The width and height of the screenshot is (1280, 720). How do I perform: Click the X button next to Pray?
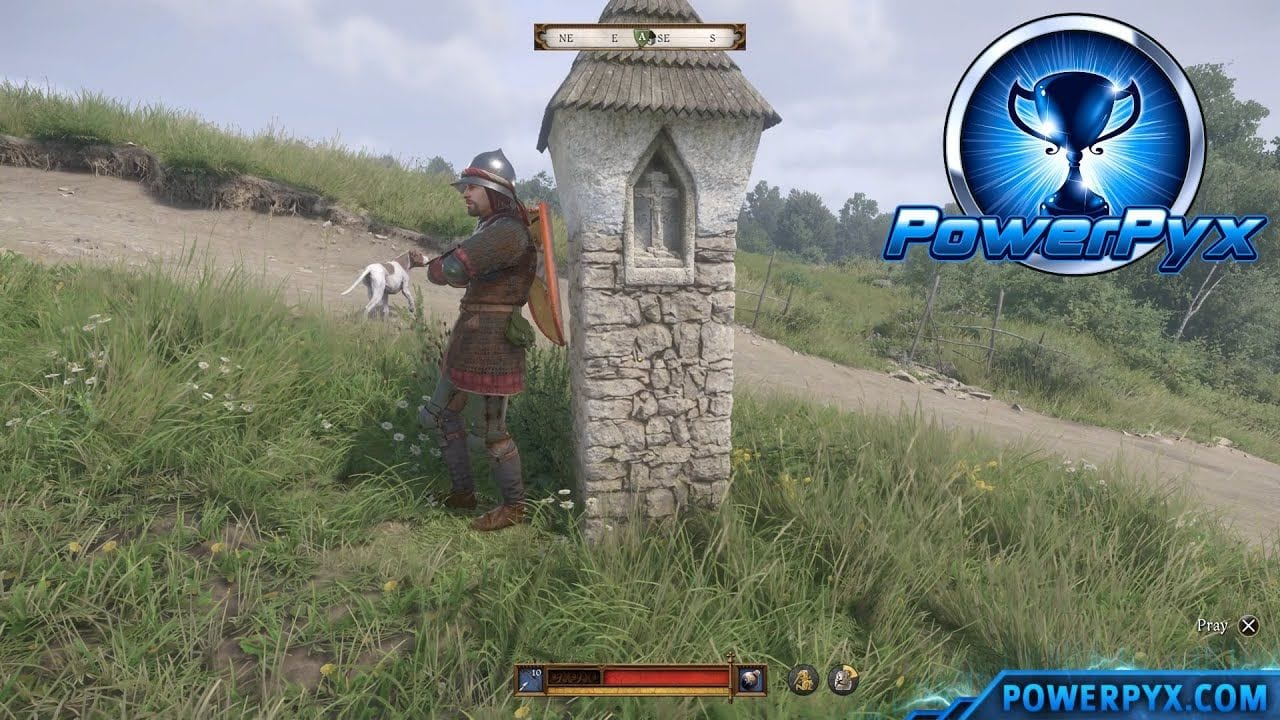(x=1247, y=625)
